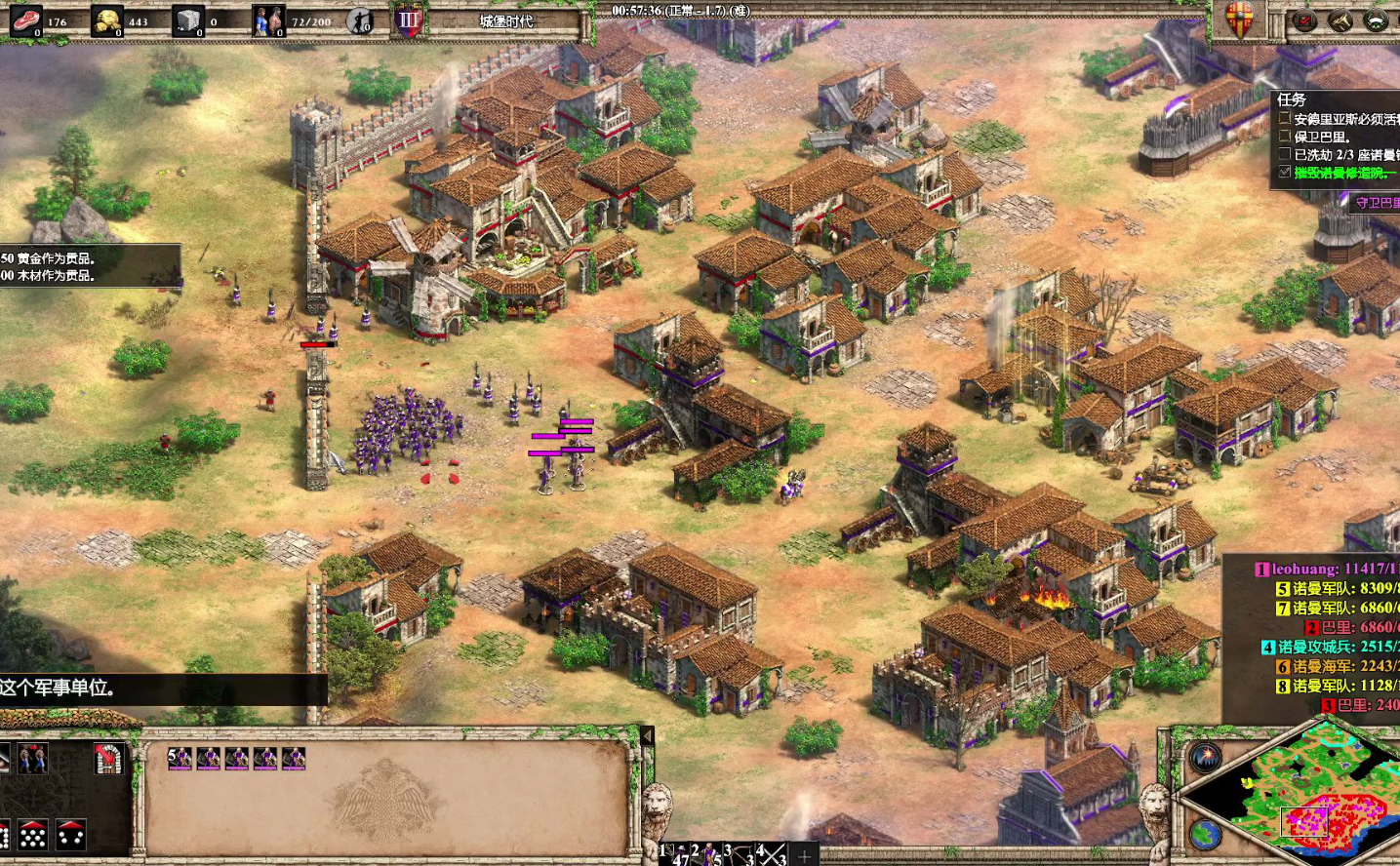Open the laurel wreath diplomacy button
The height and width of the screenshot is (866, 1400).
(1376, 20)
